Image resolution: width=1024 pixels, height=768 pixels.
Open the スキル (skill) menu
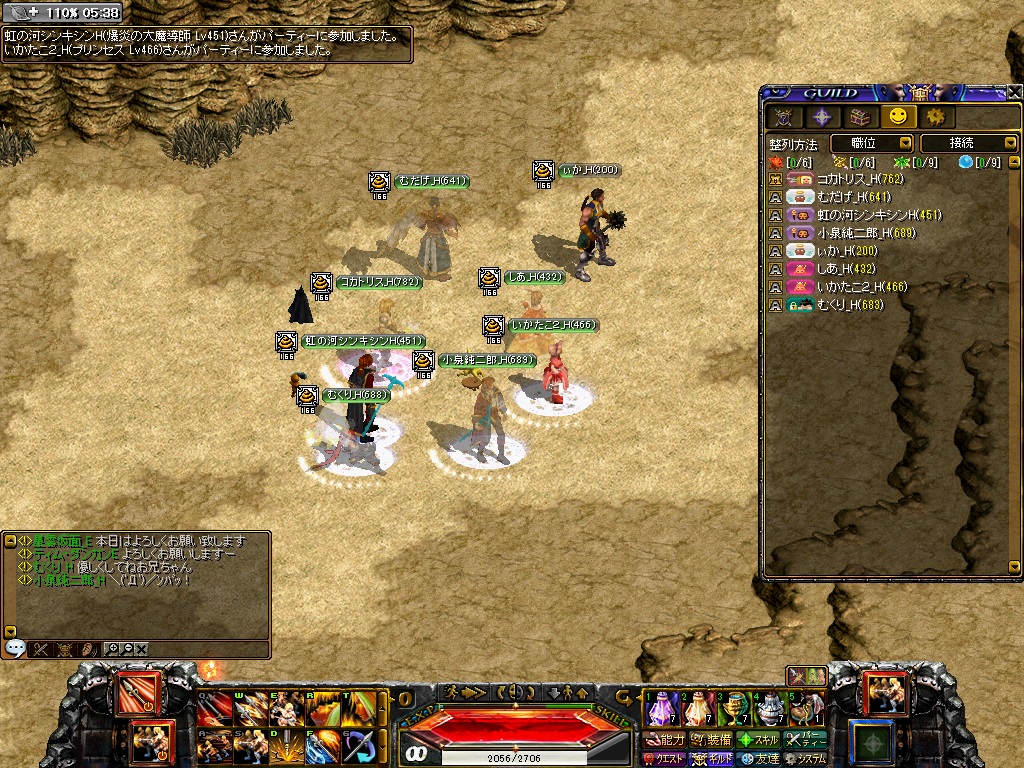click(x=758, y=740)
